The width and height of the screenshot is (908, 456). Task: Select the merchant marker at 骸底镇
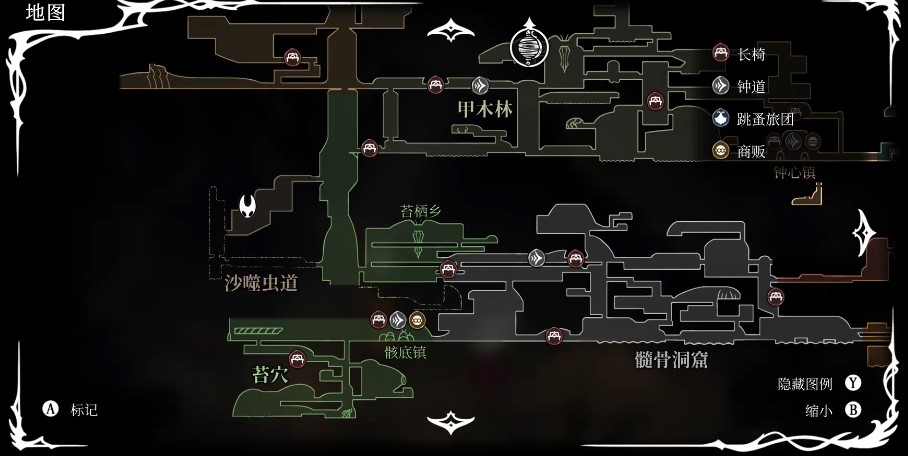click(x=417, y=320)
